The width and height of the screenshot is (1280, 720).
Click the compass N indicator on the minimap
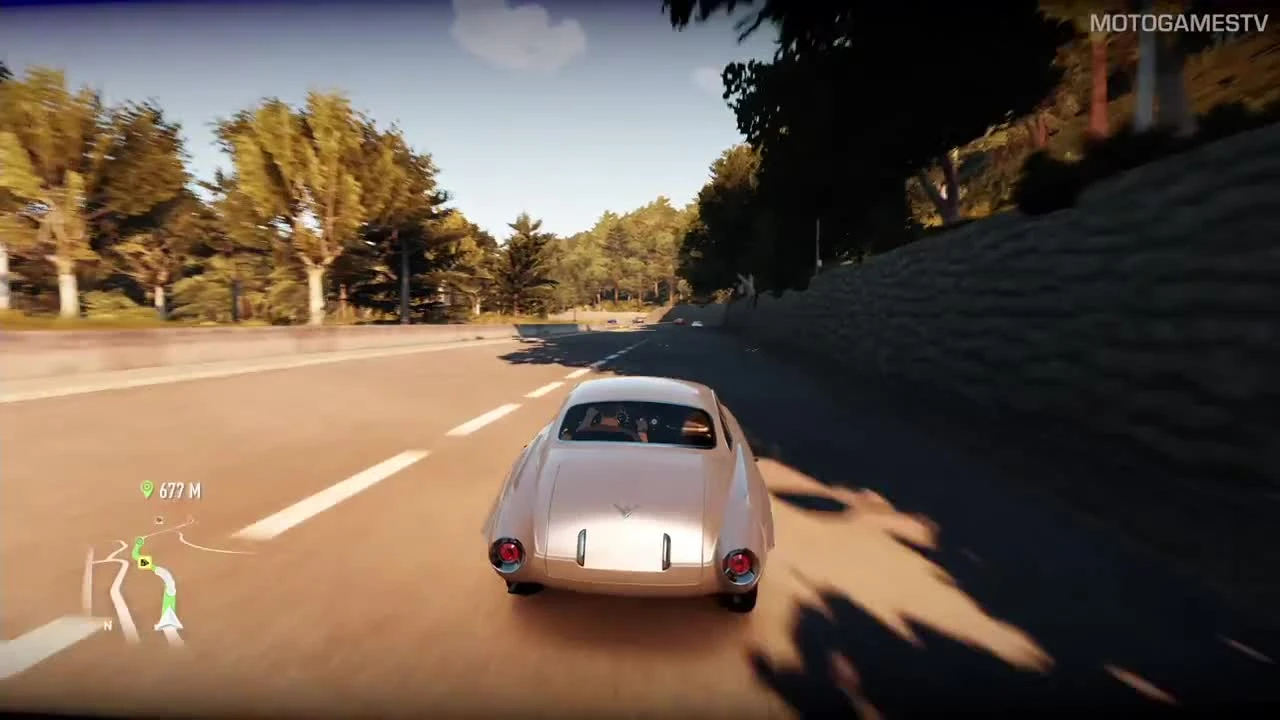107,625
